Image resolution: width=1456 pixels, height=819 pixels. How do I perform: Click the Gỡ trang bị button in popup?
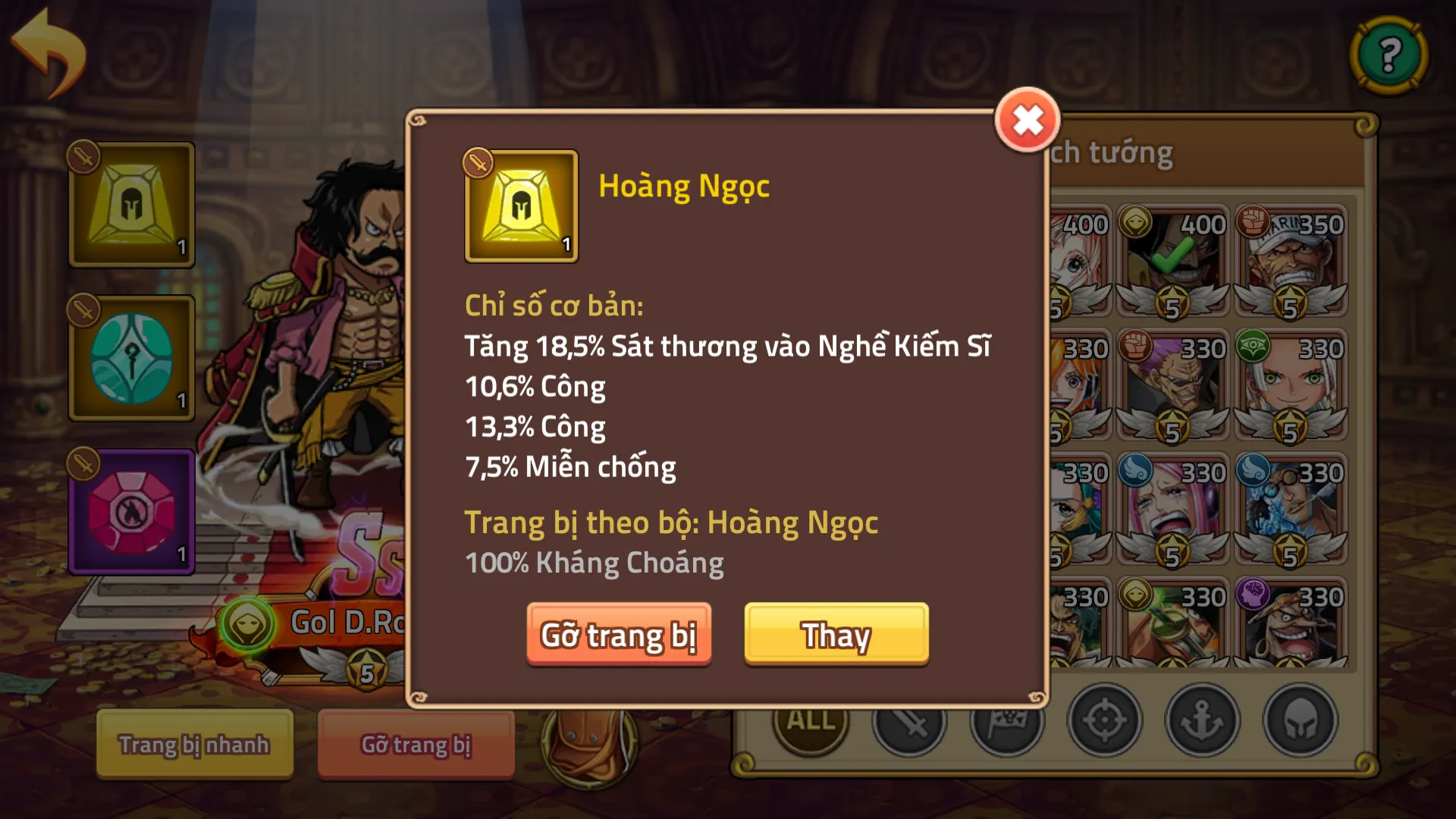(619, 635)
